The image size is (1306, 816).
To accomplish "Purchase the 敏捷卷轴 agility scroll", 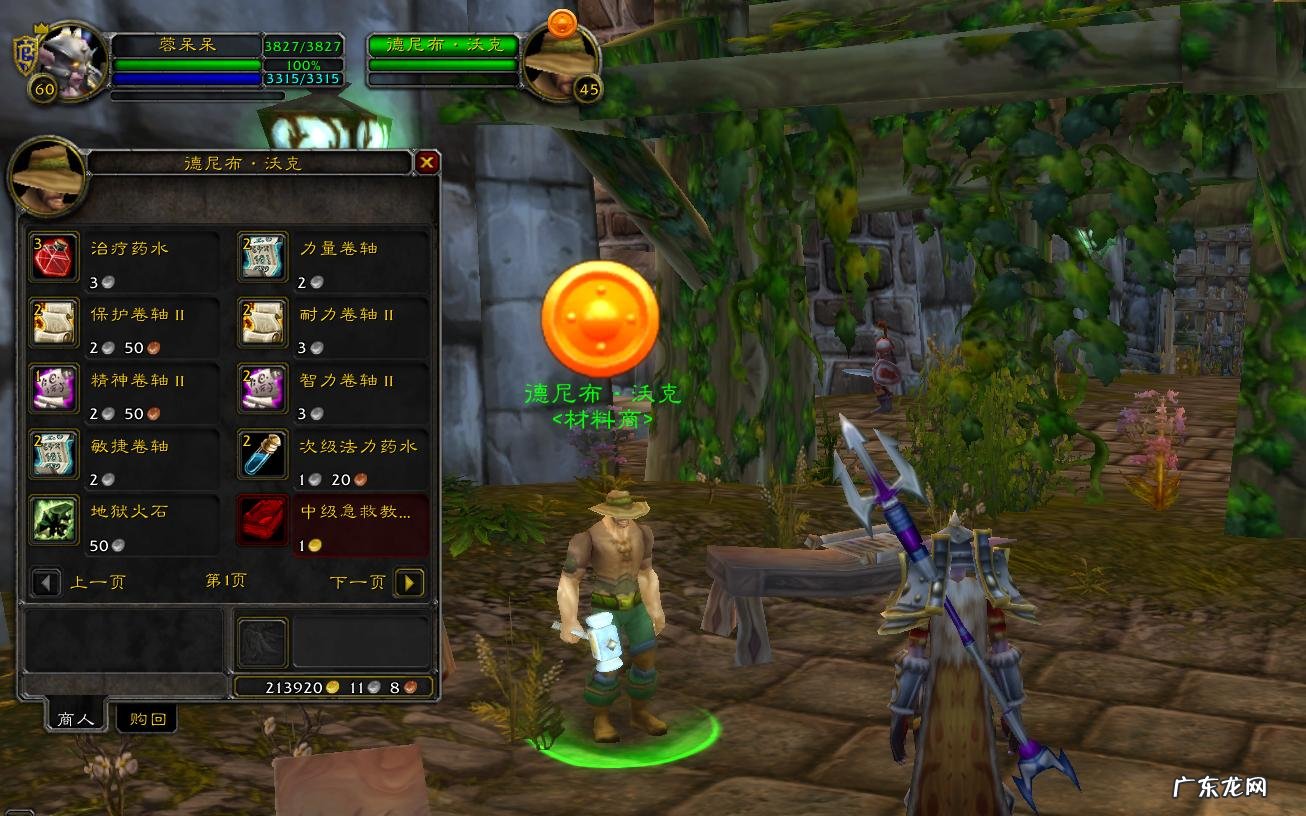I will pyautogui.click(x=53, y=455).
